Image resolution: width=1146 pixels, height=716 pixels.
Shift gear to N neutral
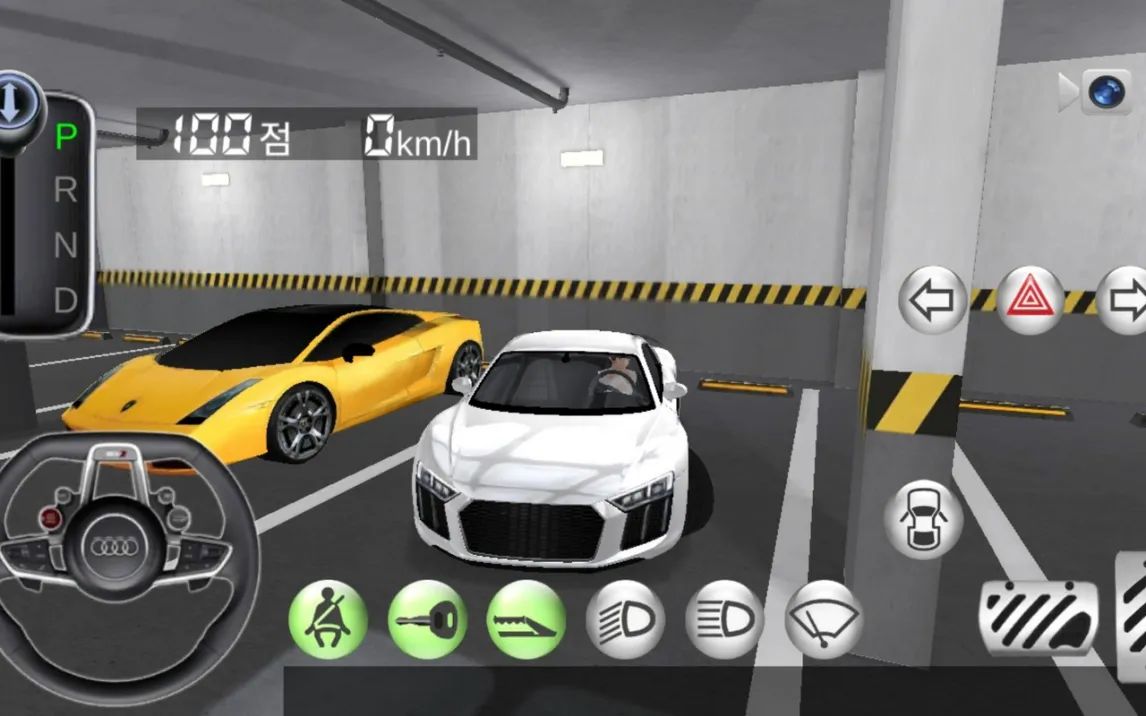point(66,245)
